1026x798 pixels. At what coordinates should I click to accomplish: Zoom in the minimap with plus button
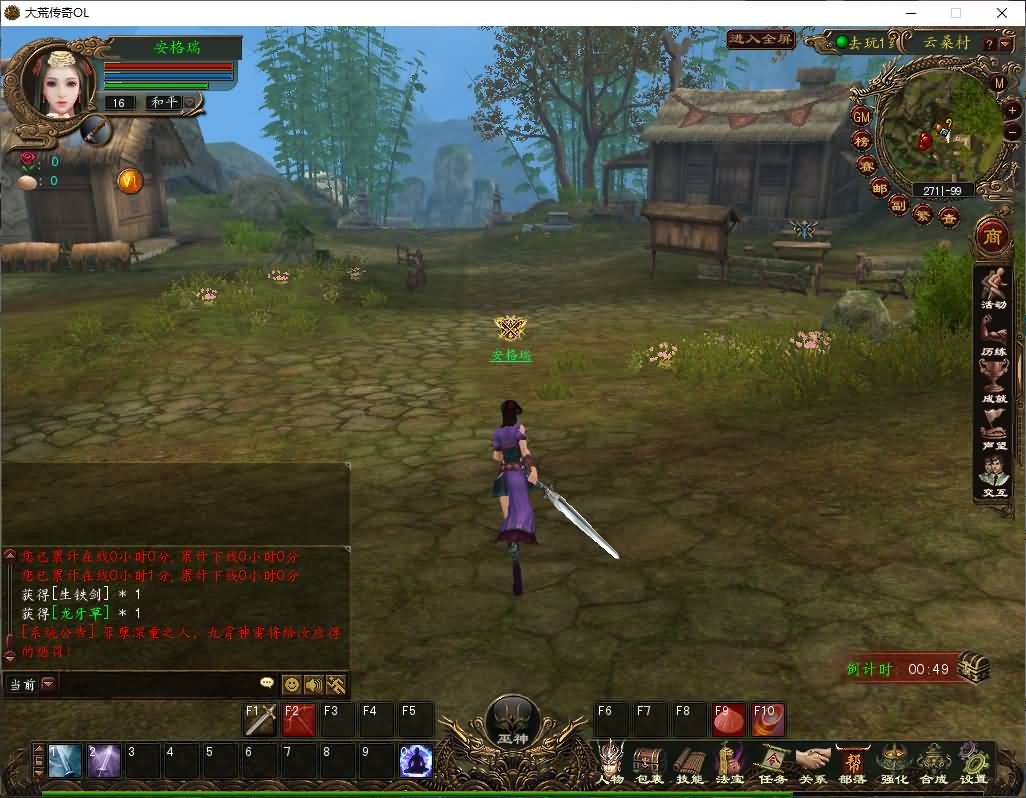point(1012,112)
